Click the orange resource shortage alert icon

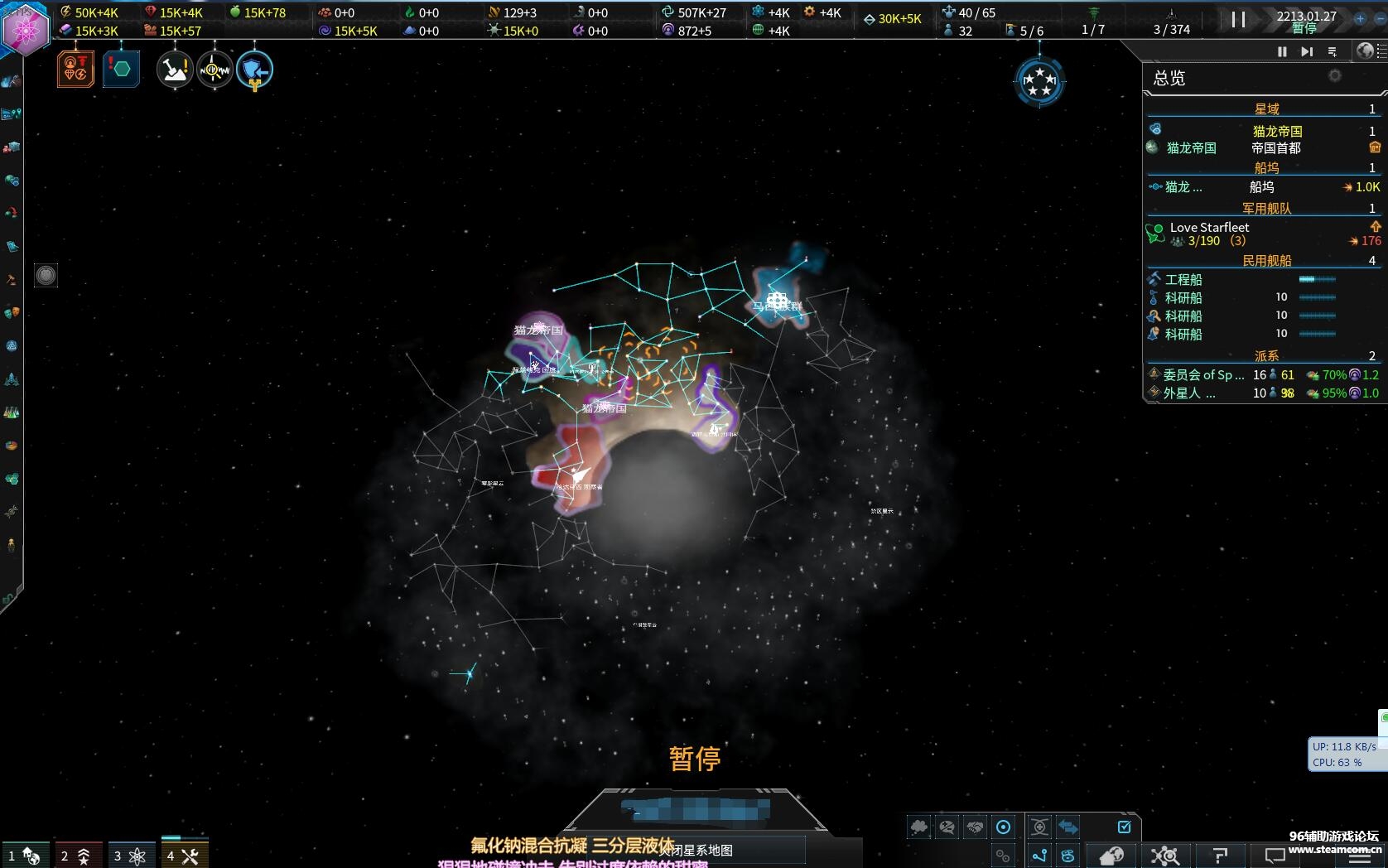(75, 69)
